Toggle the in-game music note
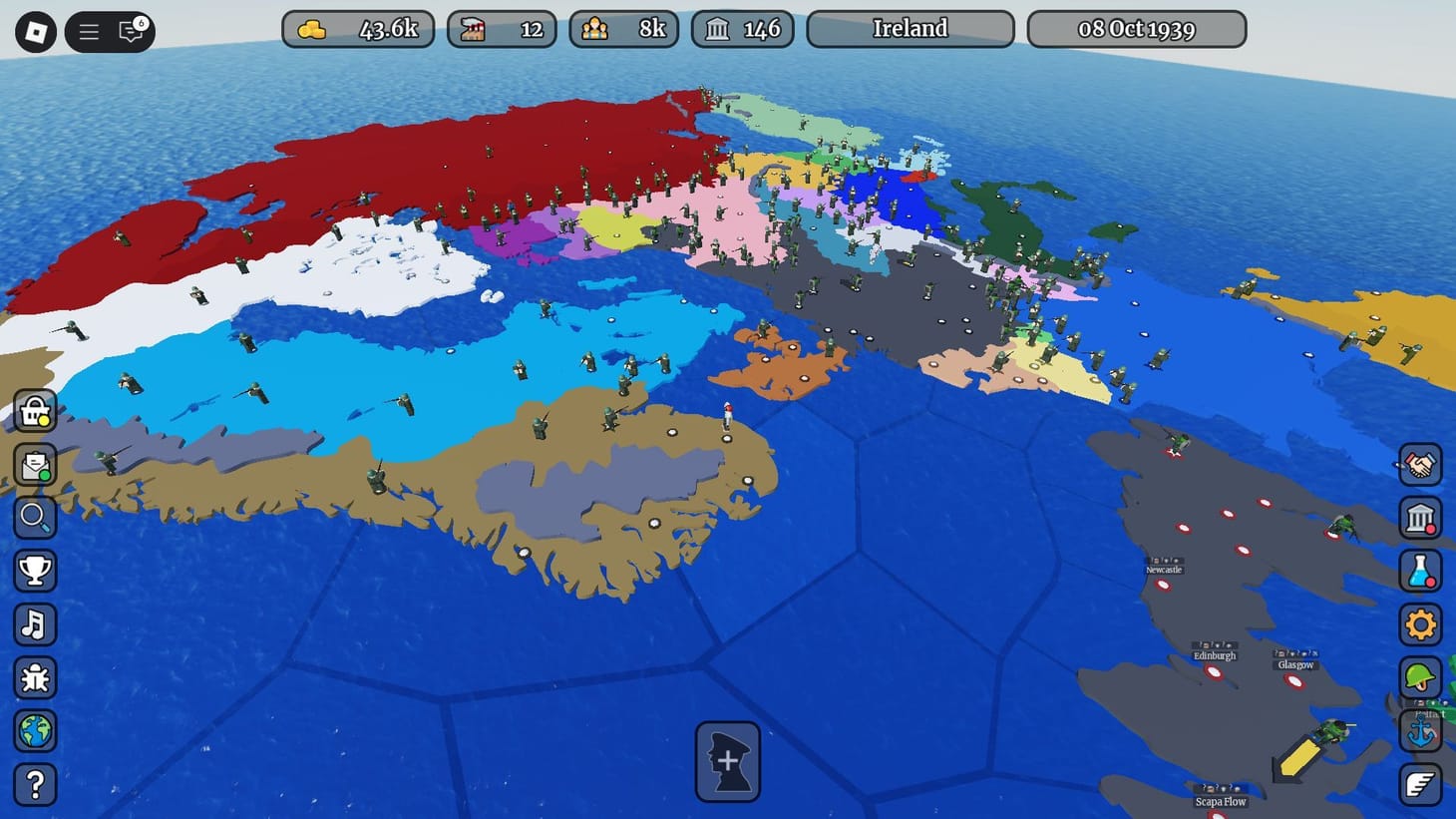1456x819 pixels. (x=35, y=625)
